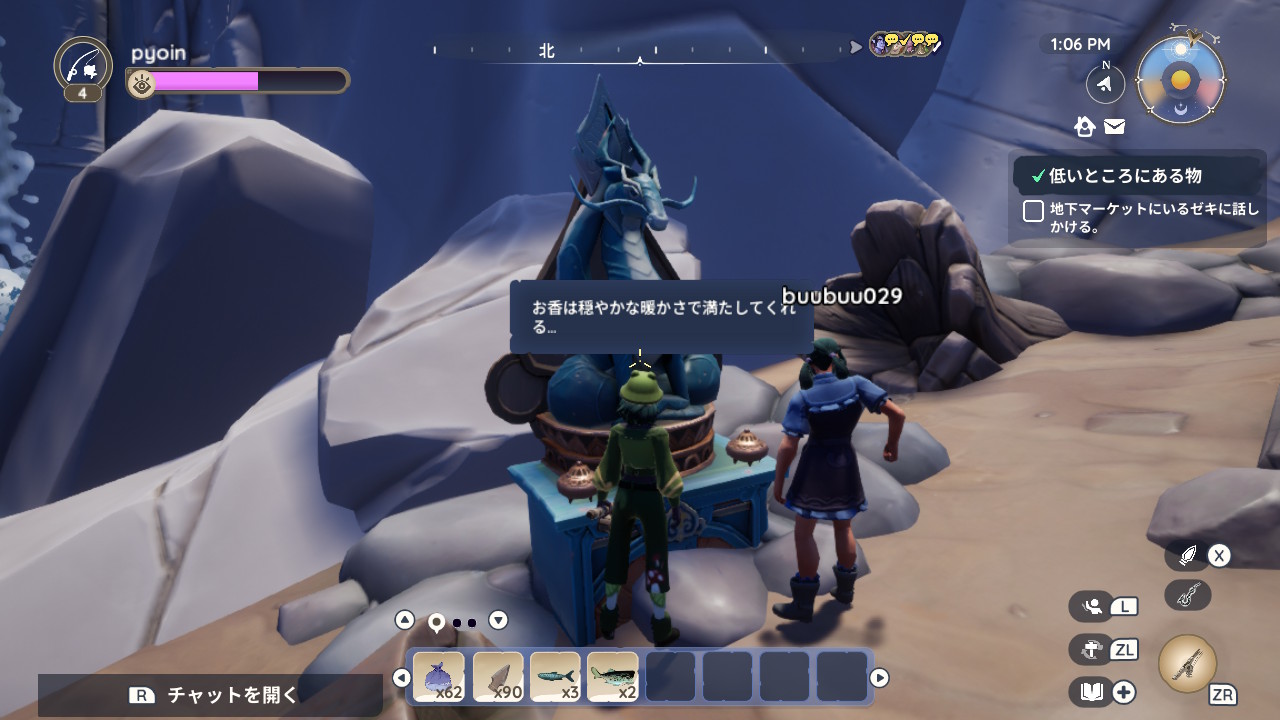Click the tool swap hammer icon

[x=1090, y=649]
